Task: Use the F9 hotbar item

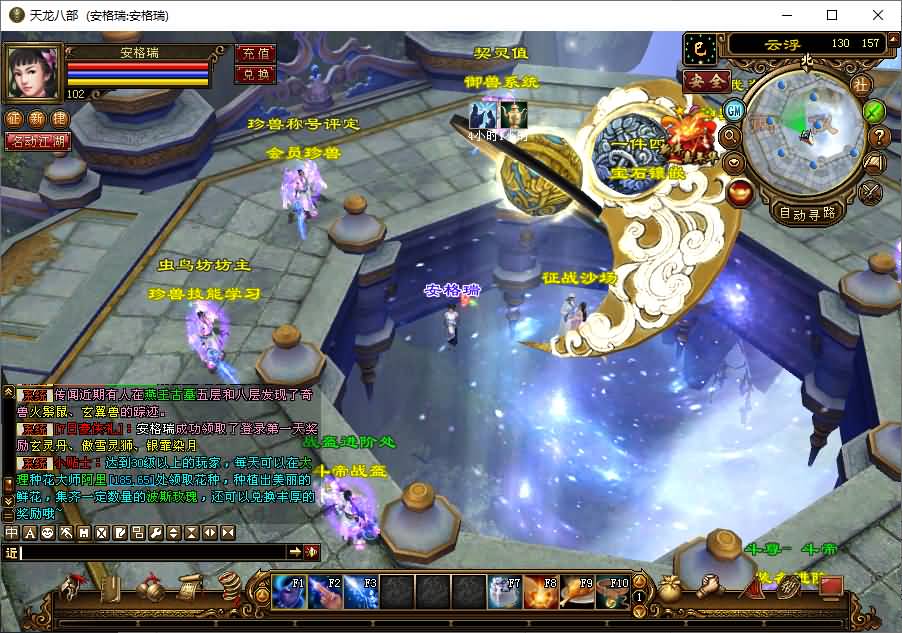Action: pos(577,592)
